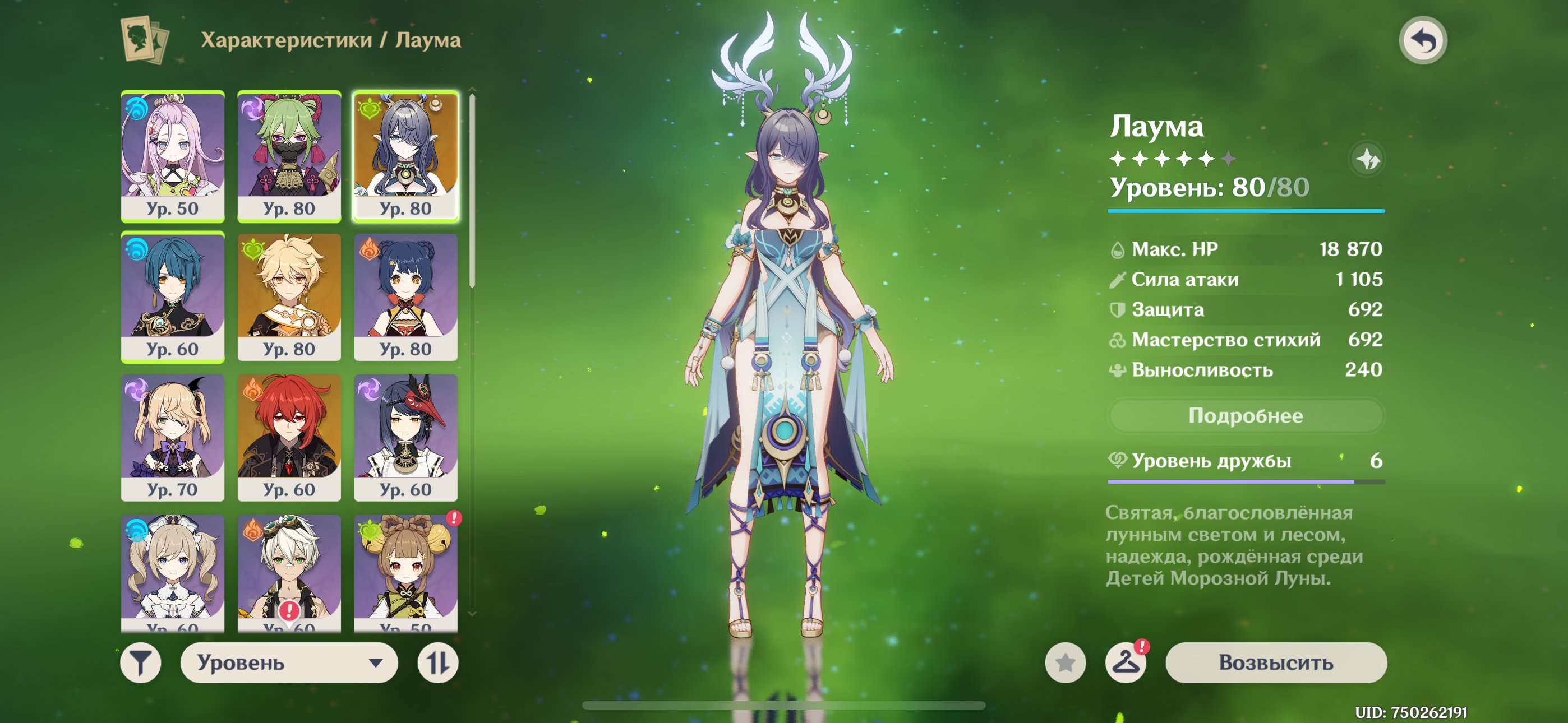
Task: Click the sparkle icon beside the stars
Action: (1367, 159)
